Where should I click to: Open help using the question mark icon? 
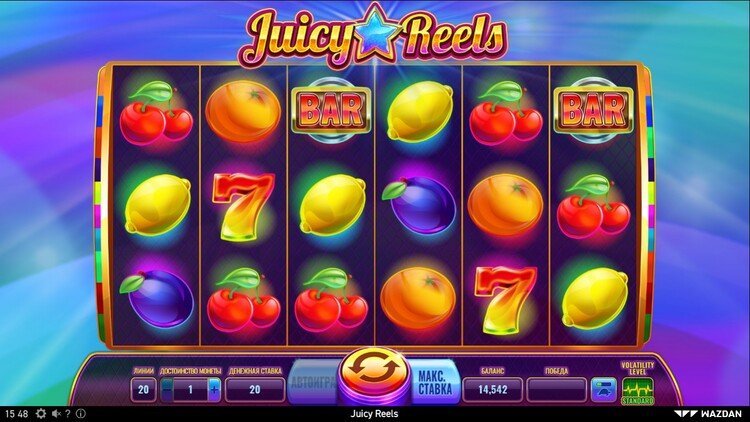pyautogui.click(x=68, y=413)
